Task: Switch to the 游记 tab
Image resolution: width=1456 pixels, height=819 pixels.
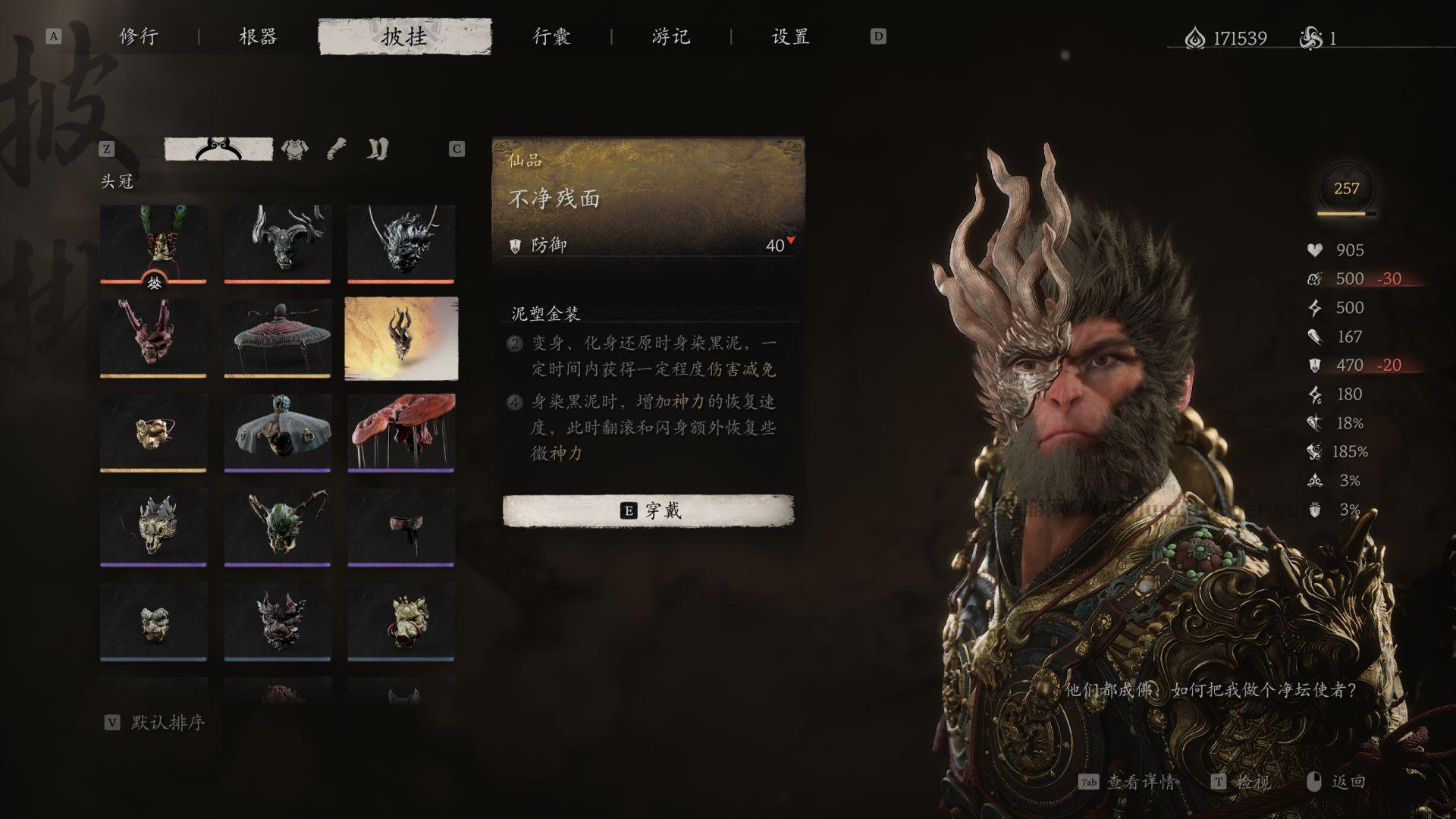Action: (667, 36)
